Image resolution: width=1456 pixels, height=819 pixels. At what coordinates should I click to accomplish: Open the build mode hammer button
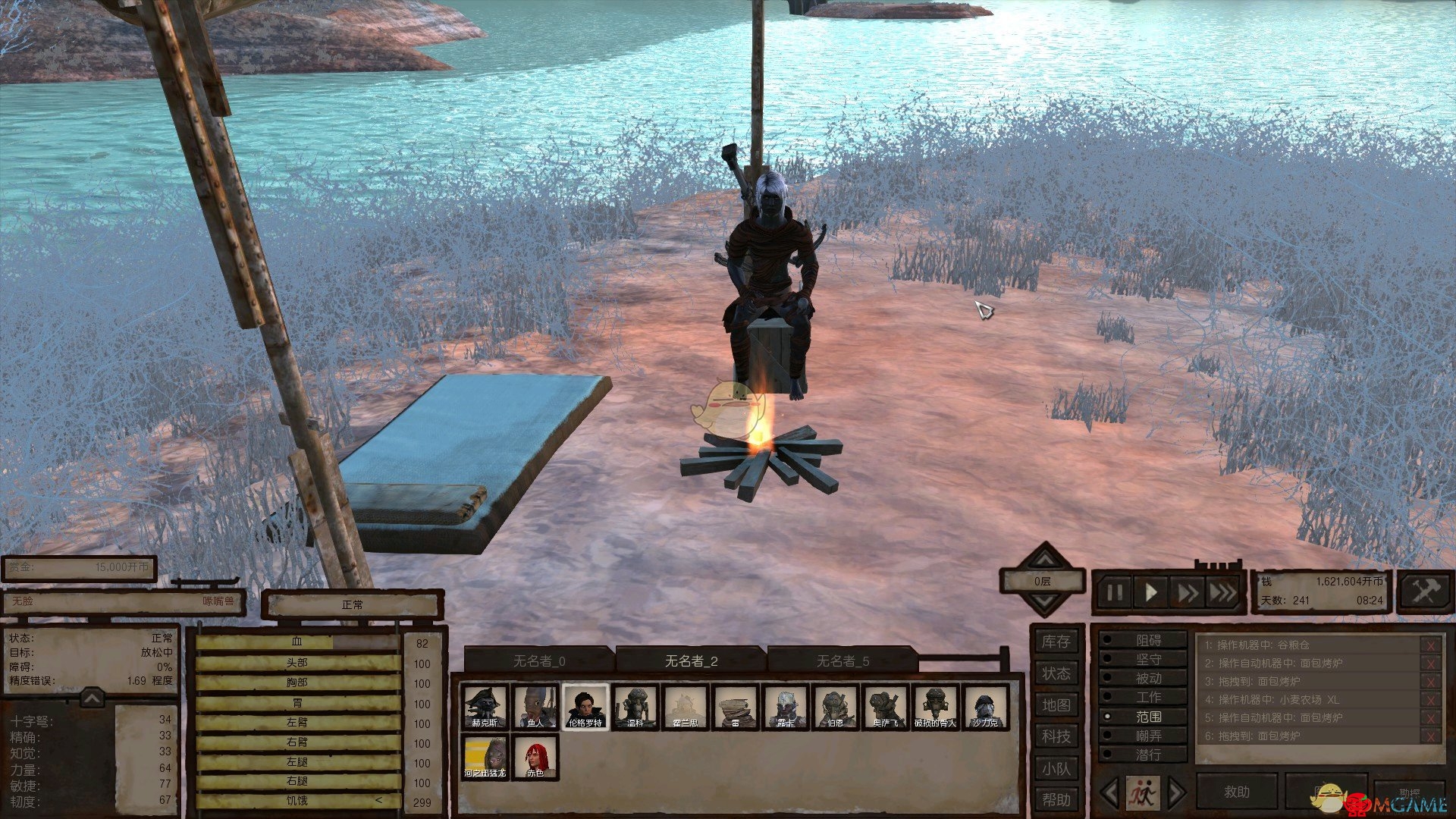tap(1424, 591)
